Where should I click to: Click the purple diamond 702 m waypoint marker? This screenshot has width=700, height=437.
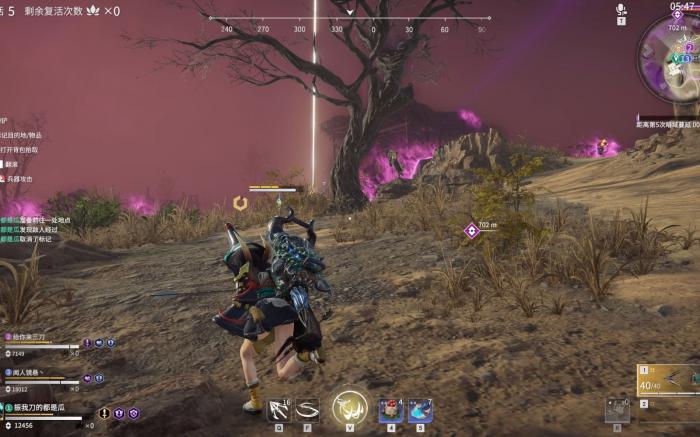tap(471, 231)
